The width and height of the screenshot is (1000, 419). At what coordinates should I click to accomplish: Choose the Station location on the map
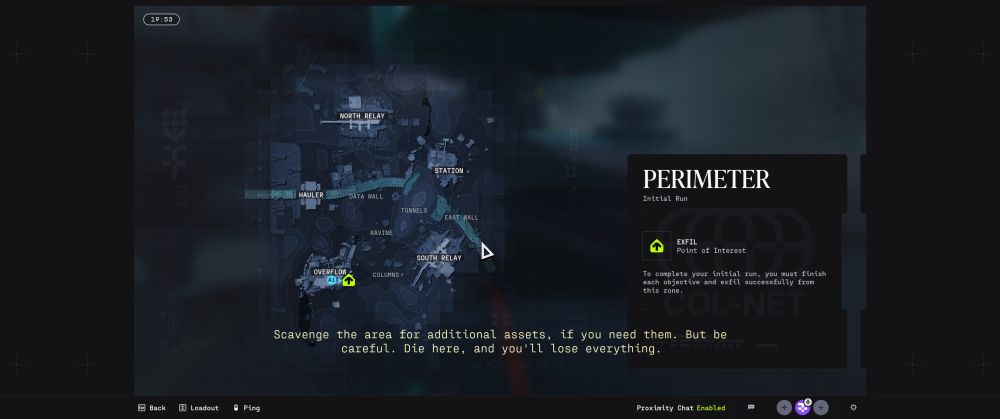tap(449, 171)
